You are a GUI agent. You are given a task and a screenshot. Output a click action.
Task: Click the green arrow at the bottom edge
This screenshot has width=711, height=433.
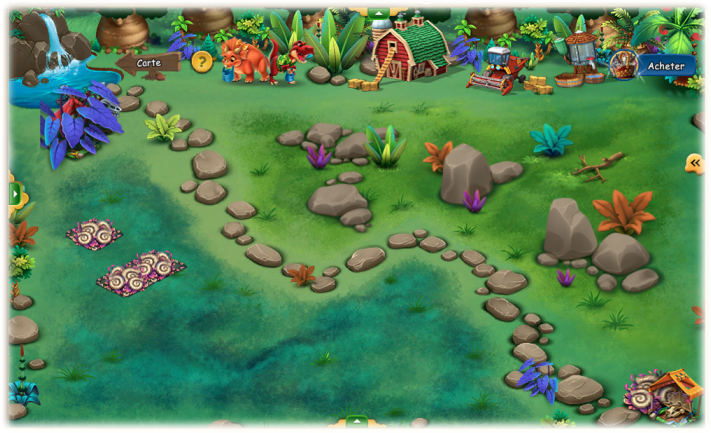click(x=357, y=423)
